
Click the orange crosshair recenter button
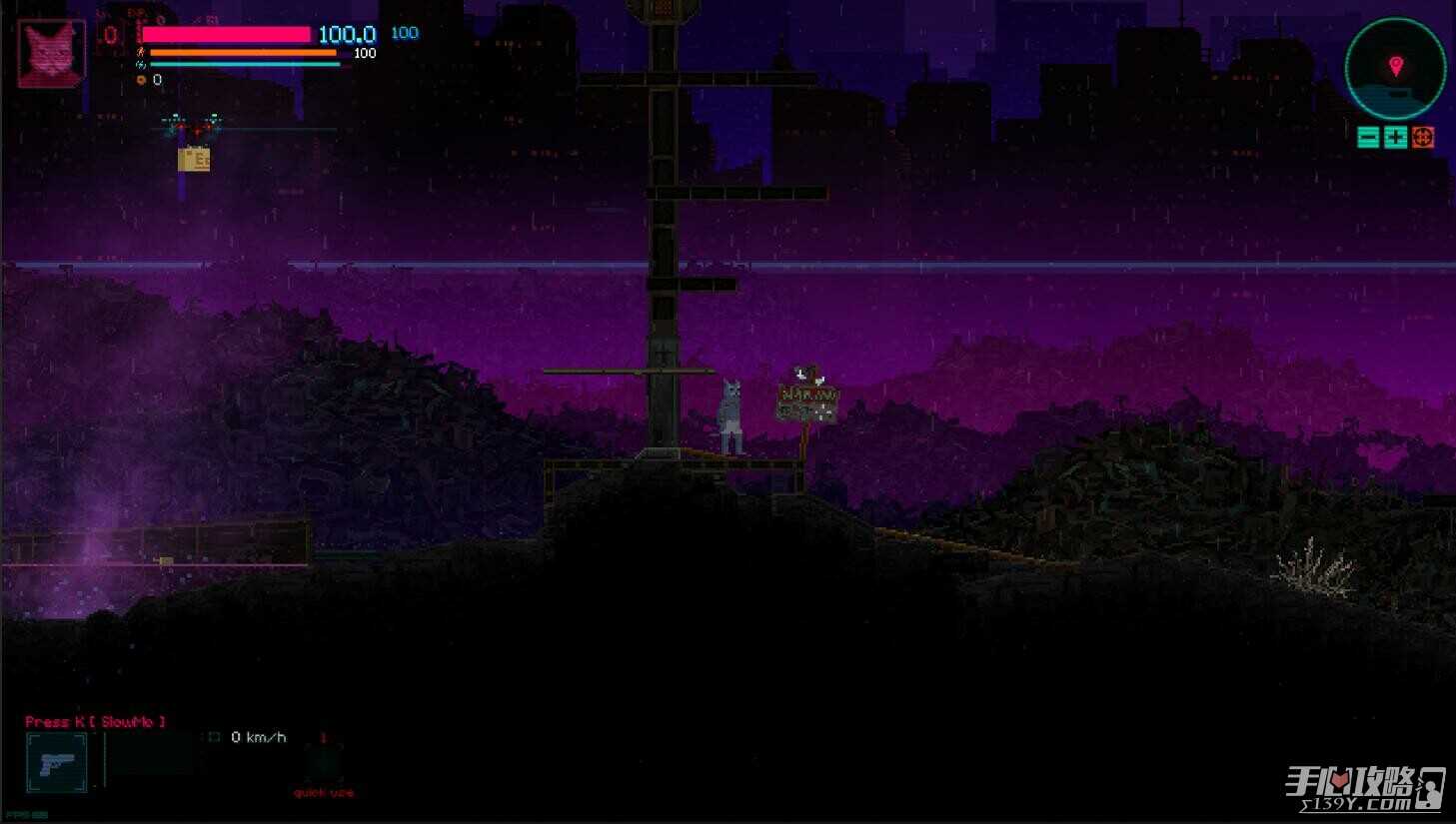(x=1423, y=138)
